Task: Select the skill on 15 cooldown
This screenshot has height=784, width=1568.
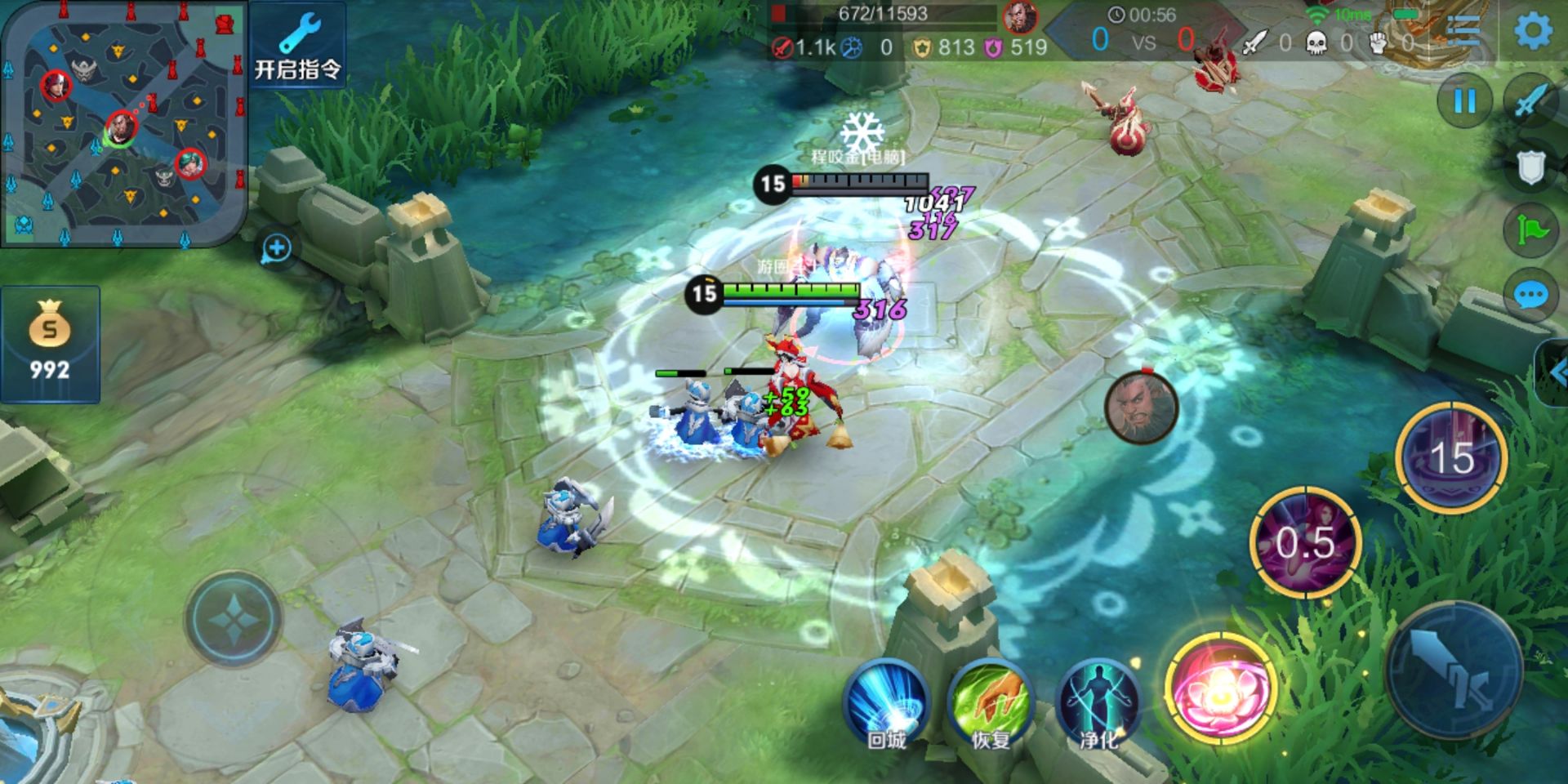Action: 1452,457
